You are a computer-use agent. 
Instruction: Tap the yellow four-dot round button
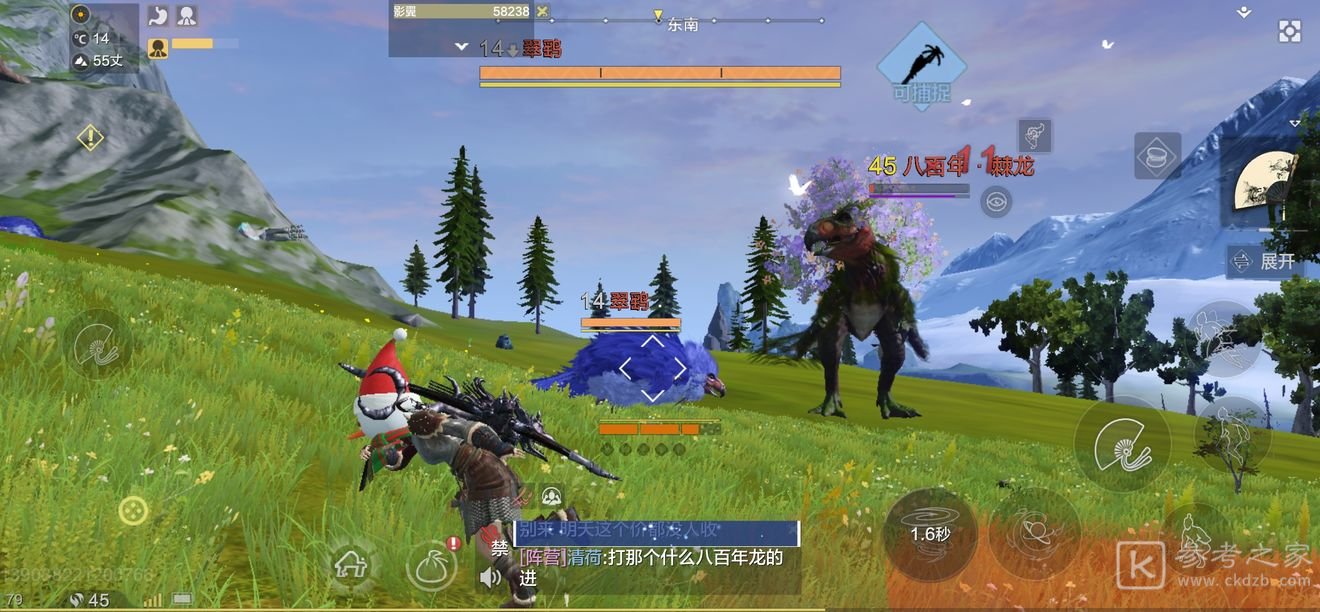(x=133, y=511)
